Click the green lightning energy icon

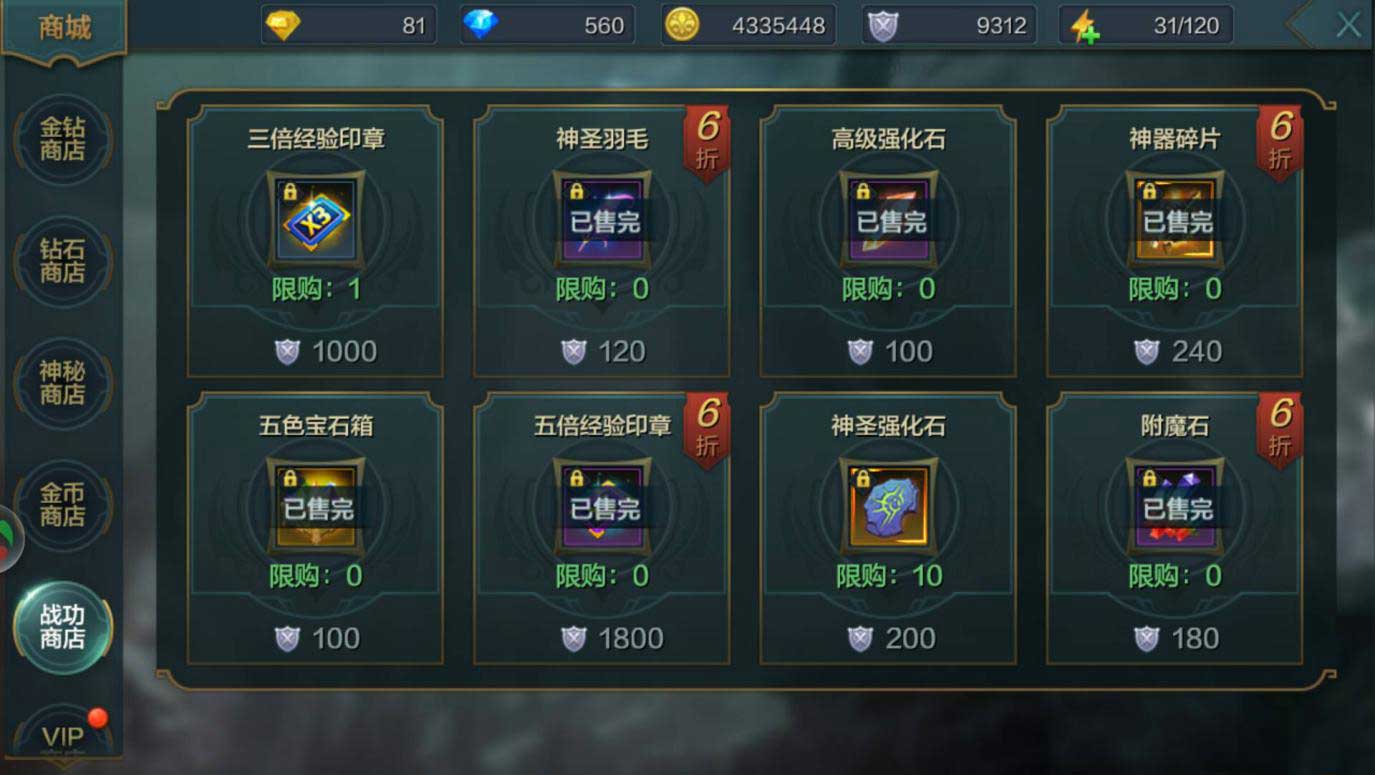(x=1081, y=24)
